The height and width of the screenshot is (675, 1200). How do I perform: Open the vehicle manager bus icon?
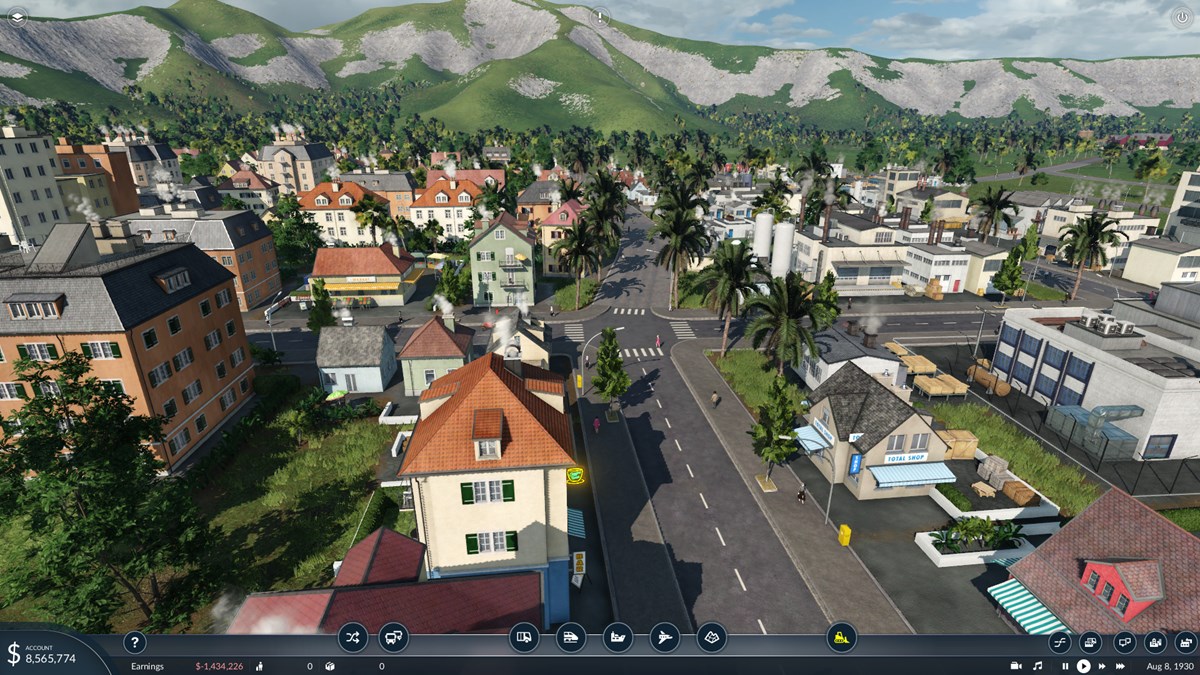click(393, 637)
